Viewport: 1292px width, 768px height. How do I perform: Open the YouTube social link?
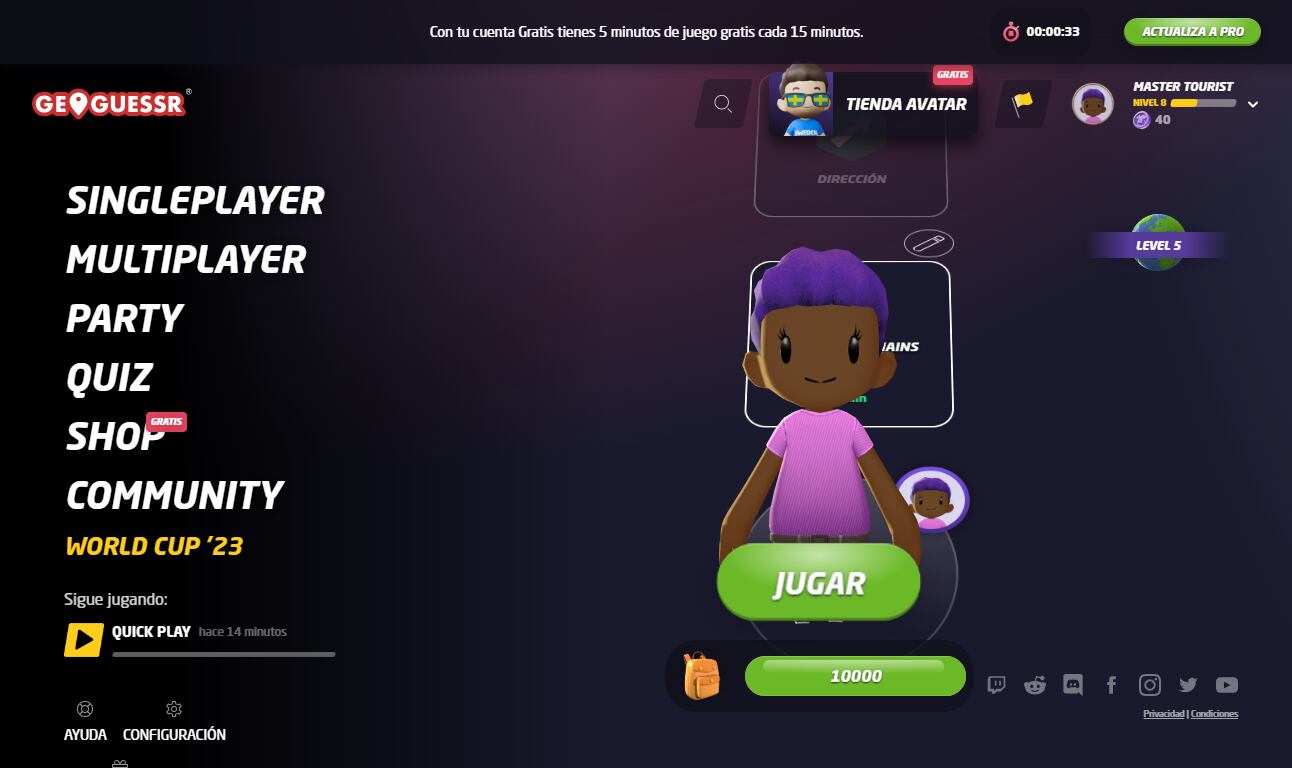click(x=1227, y=685)
